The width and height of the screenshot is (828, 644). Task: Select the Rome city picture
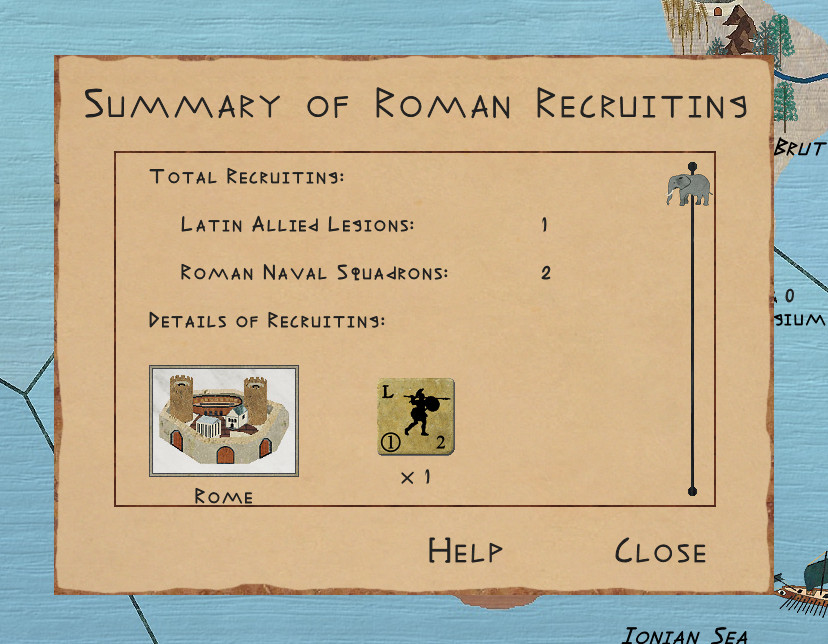click(x=224, y=420)
